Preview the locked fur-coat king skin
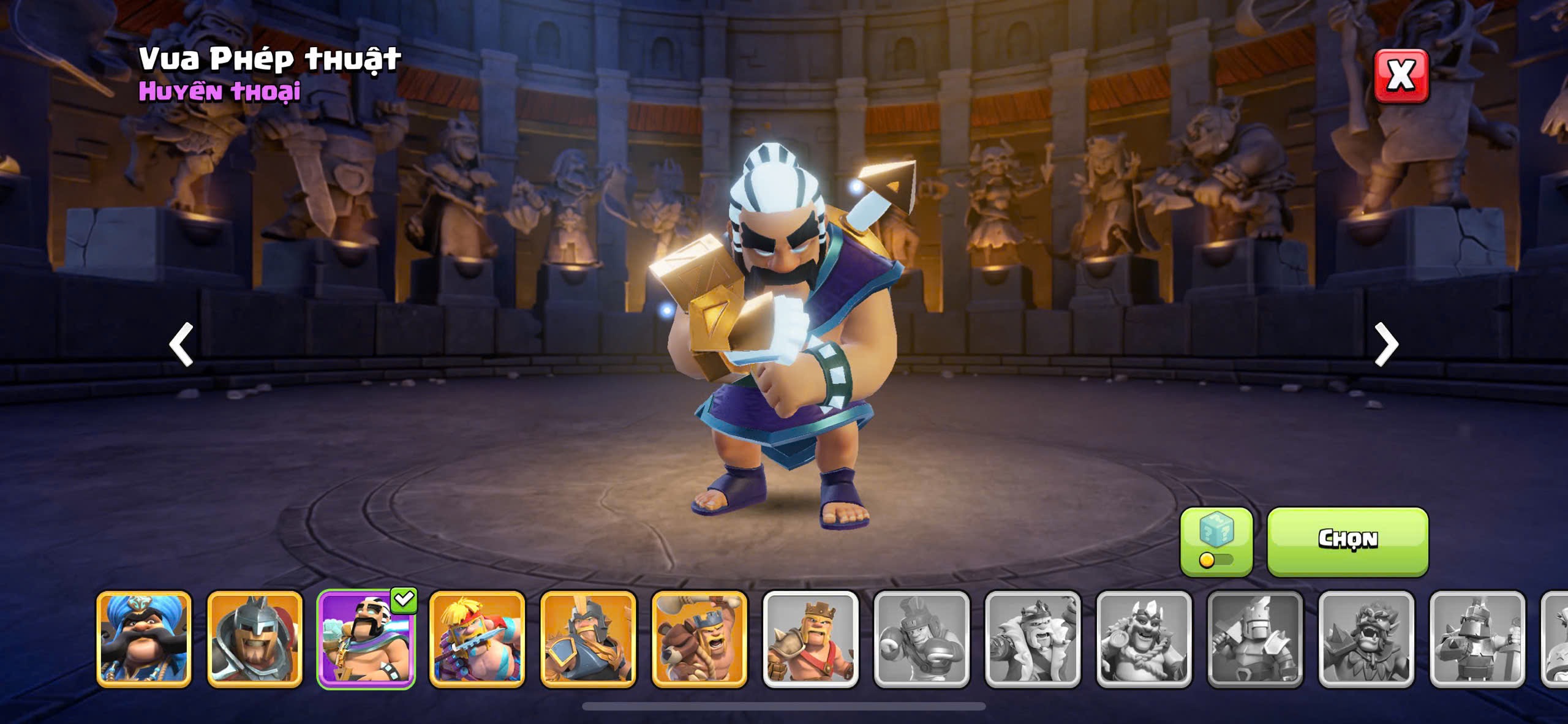The image size is (1568, 724). pyautogui.click(x=1033, y=638)
